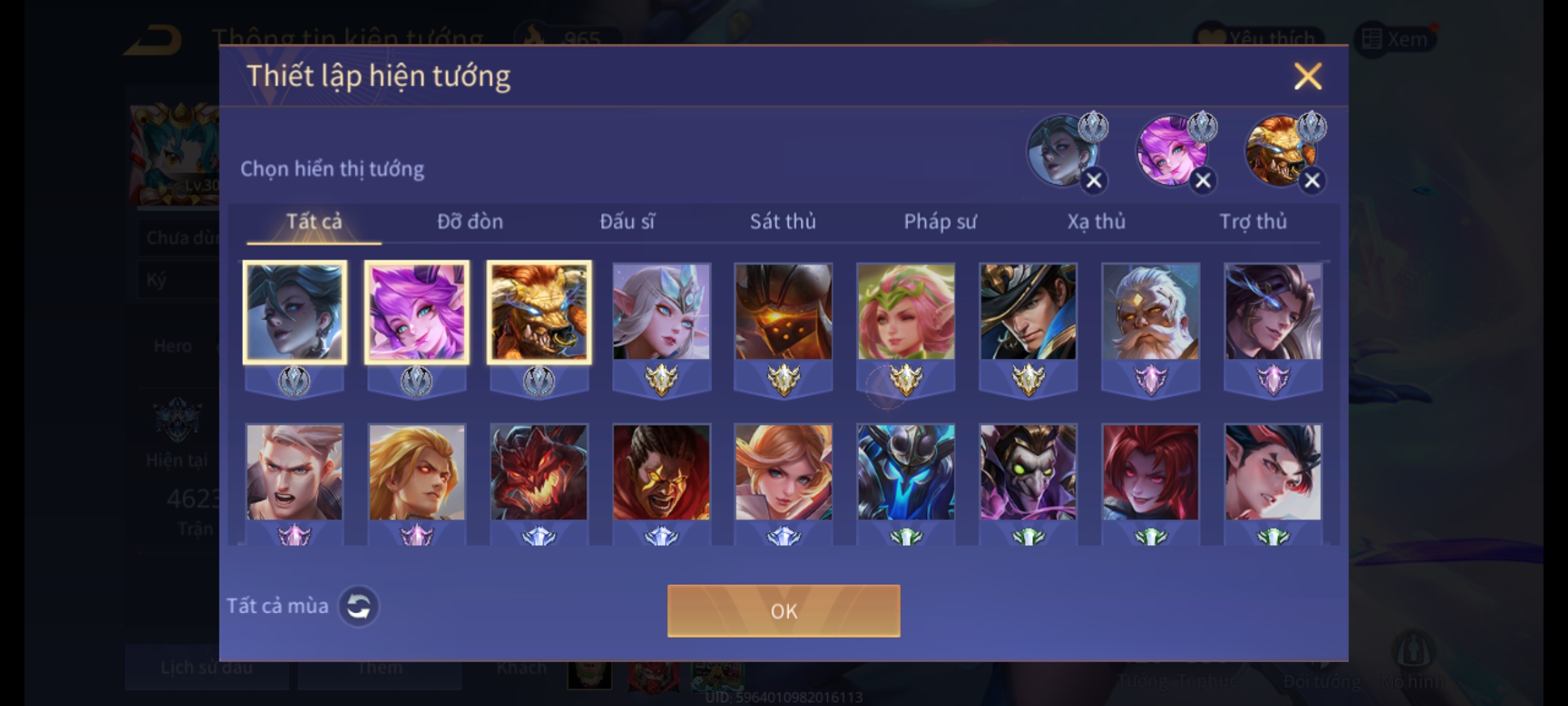
Task: Choose the pink-haired girl with green leaf crown
Action: (x=906, y=312)
